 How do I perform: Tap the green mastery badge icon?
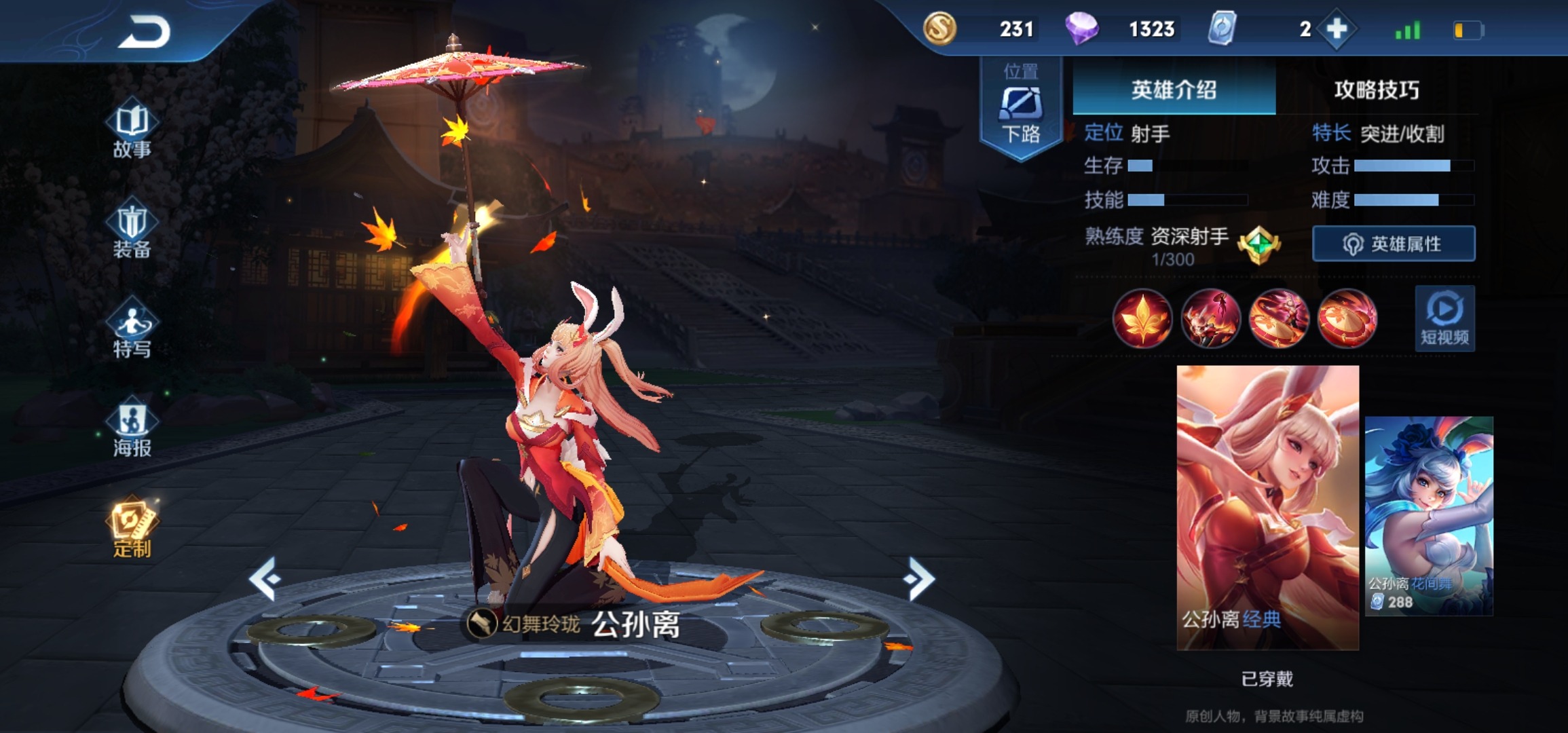point(1259,244)
